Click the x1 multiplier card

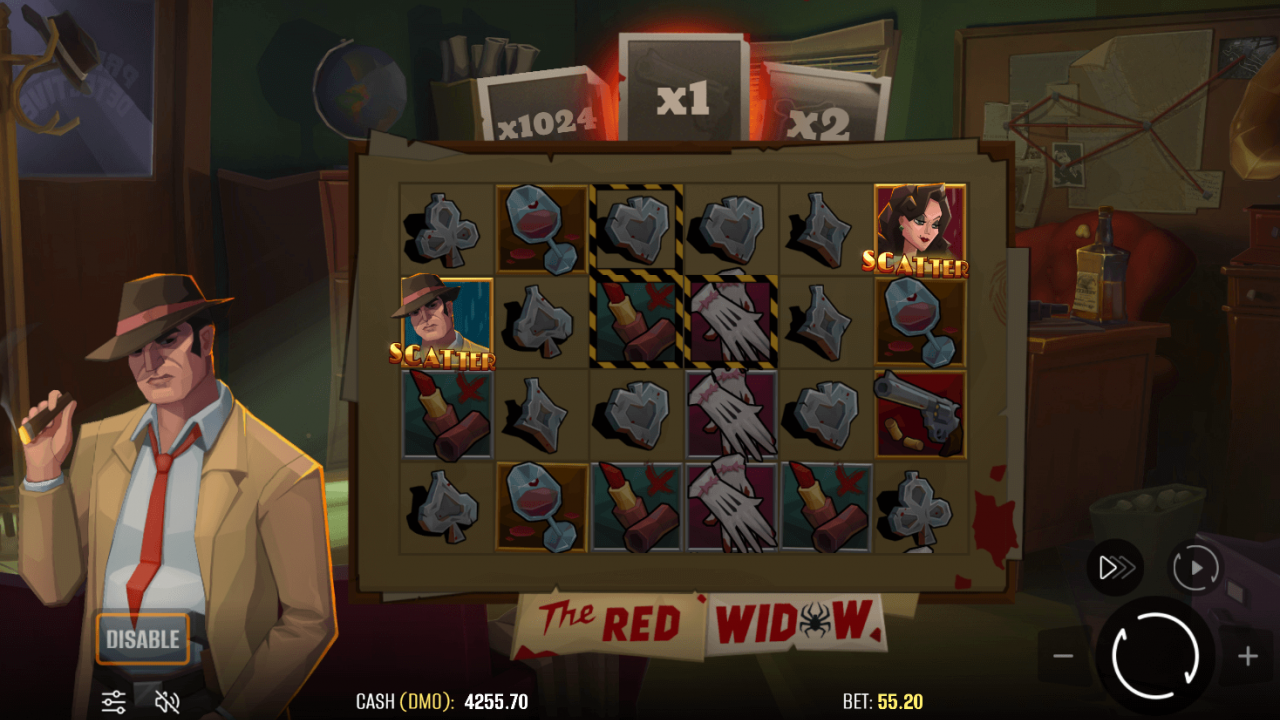(684, 90)
